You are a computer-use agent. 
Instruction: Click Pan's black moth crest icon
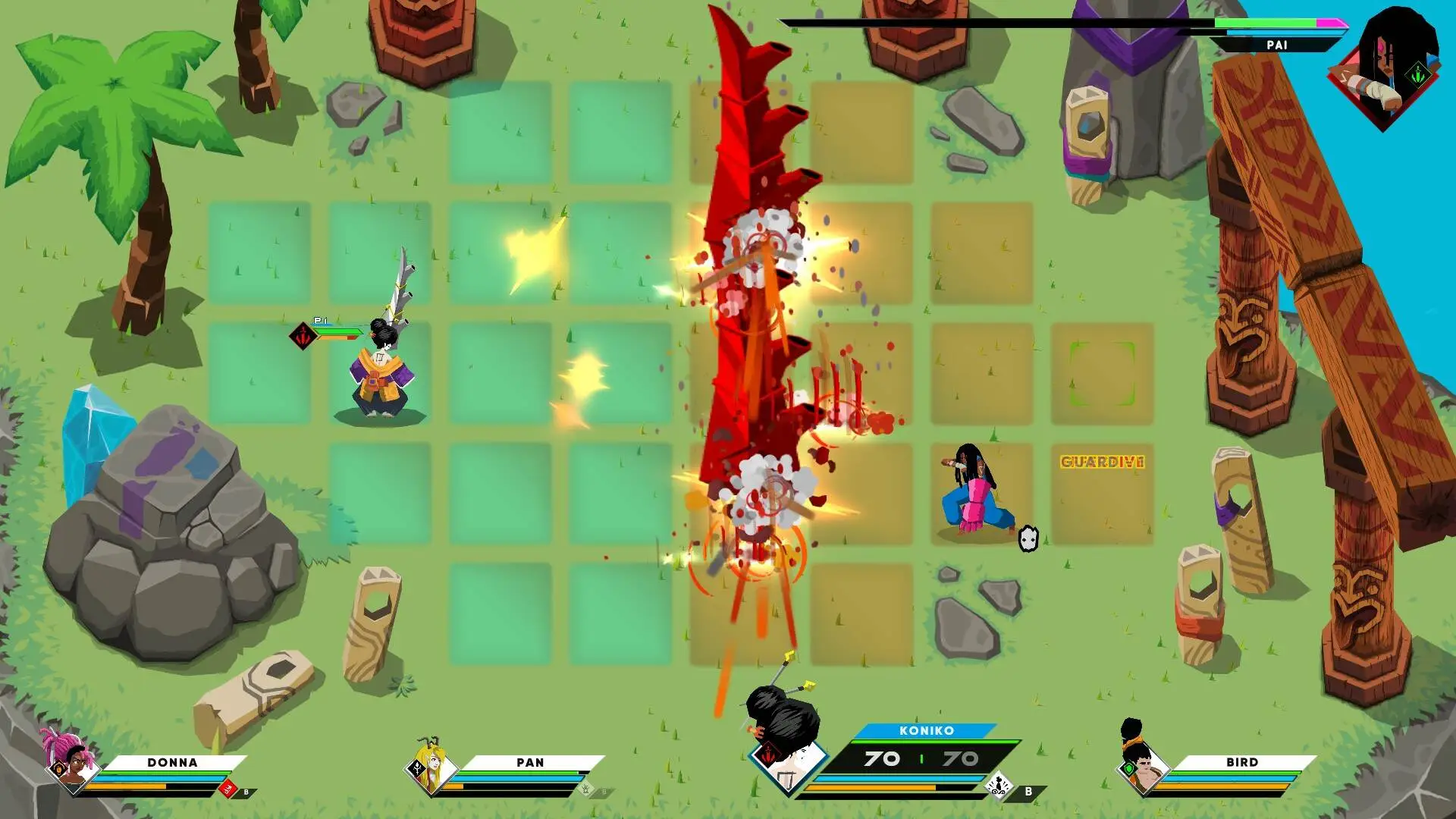[x=418, y=767]
